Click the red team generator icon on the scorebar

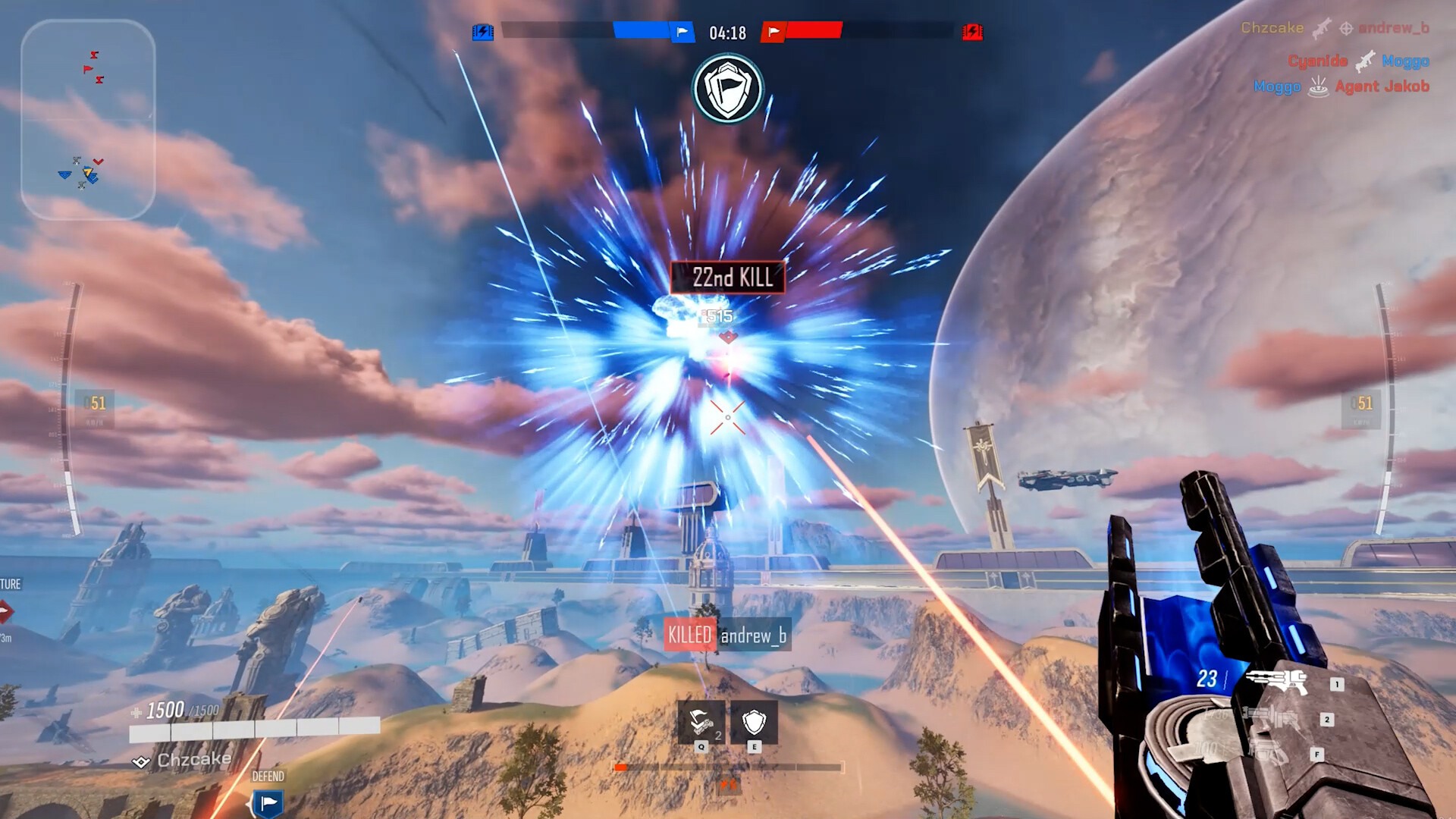[x=971, y=32]
